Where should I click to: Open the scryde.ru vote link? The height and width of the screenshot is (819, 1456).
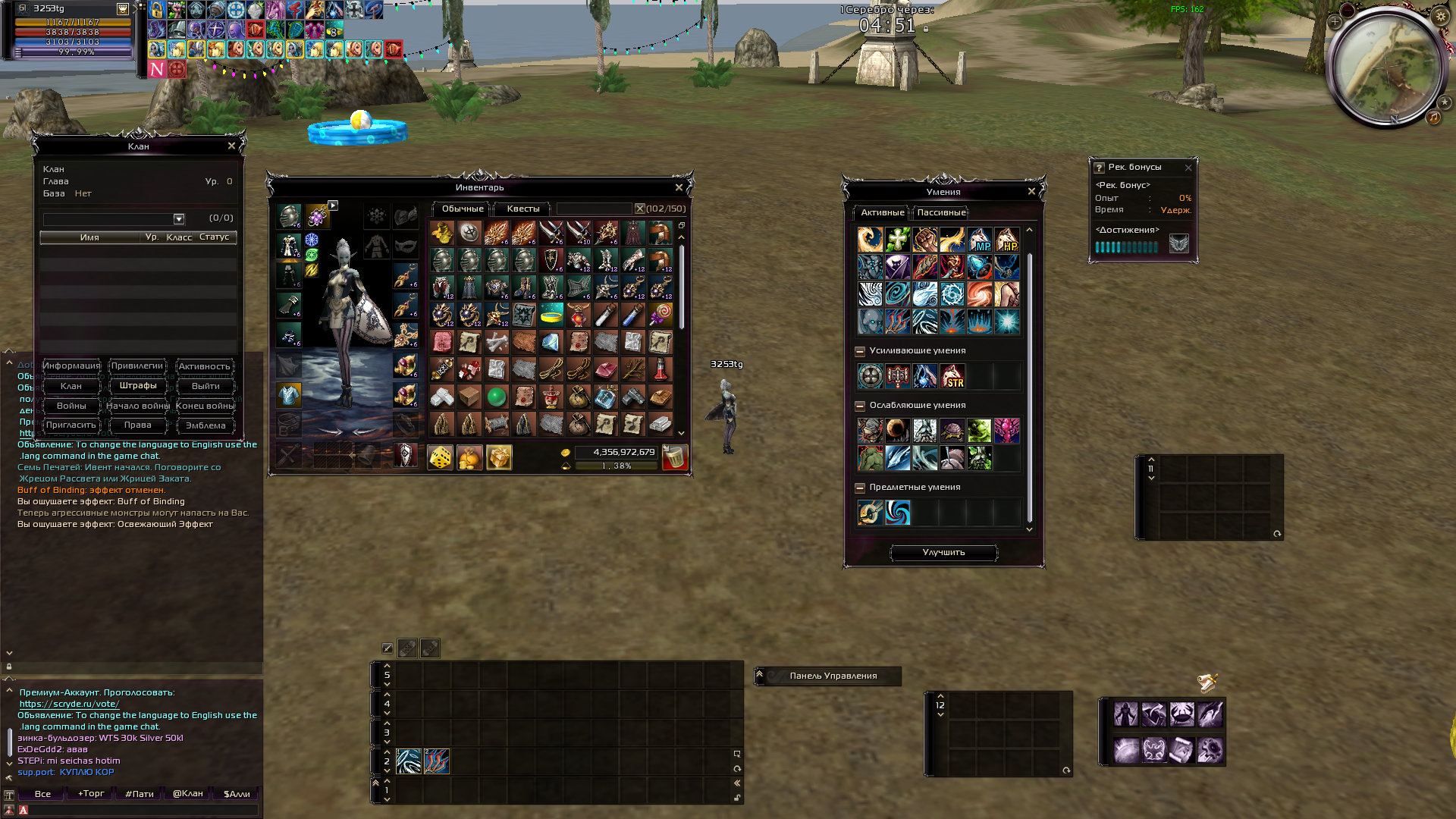click(x=69, y=704)
